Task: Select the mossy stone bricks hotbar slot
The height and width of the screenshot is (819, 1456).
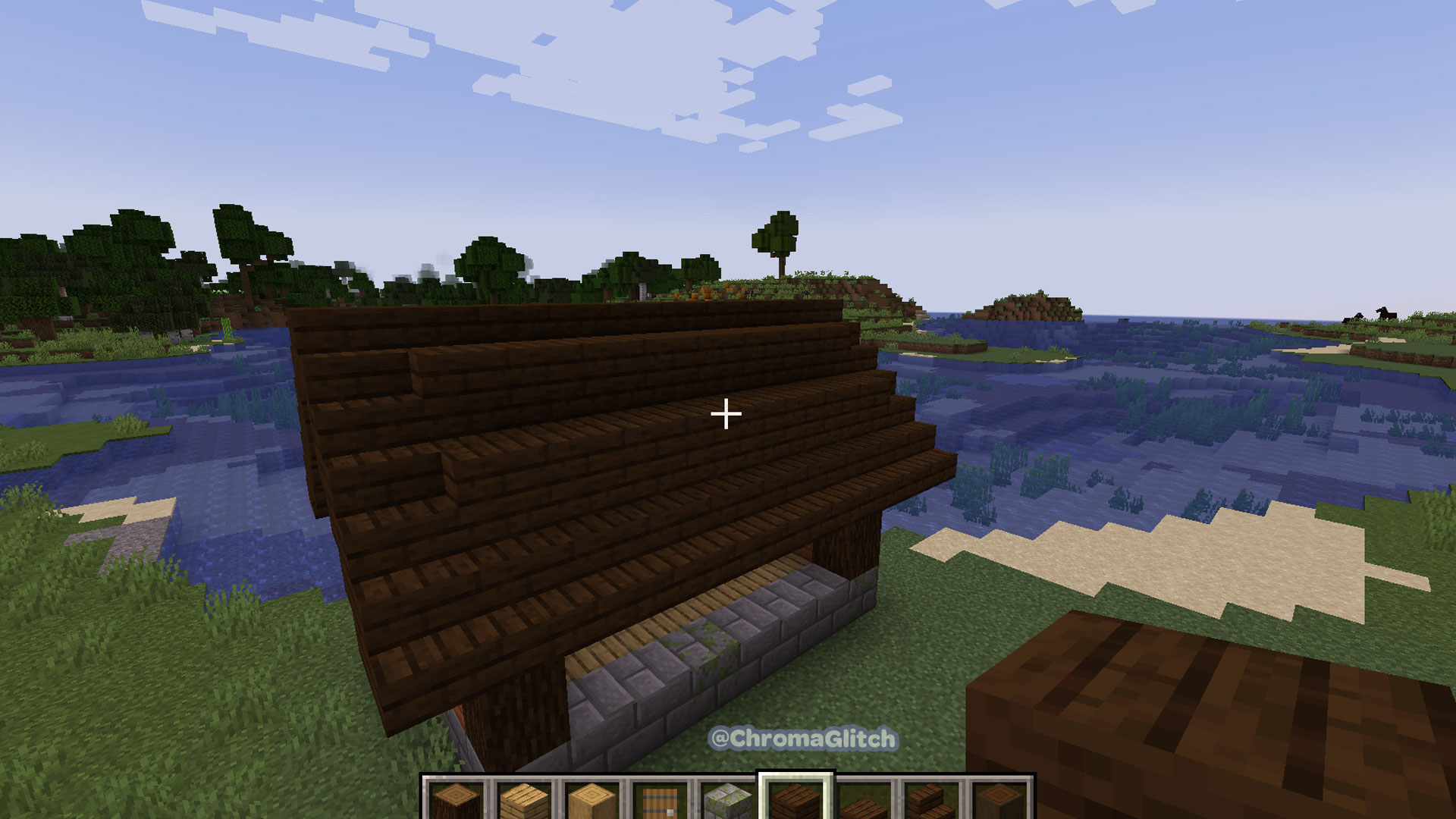Action: coord(726,802)
